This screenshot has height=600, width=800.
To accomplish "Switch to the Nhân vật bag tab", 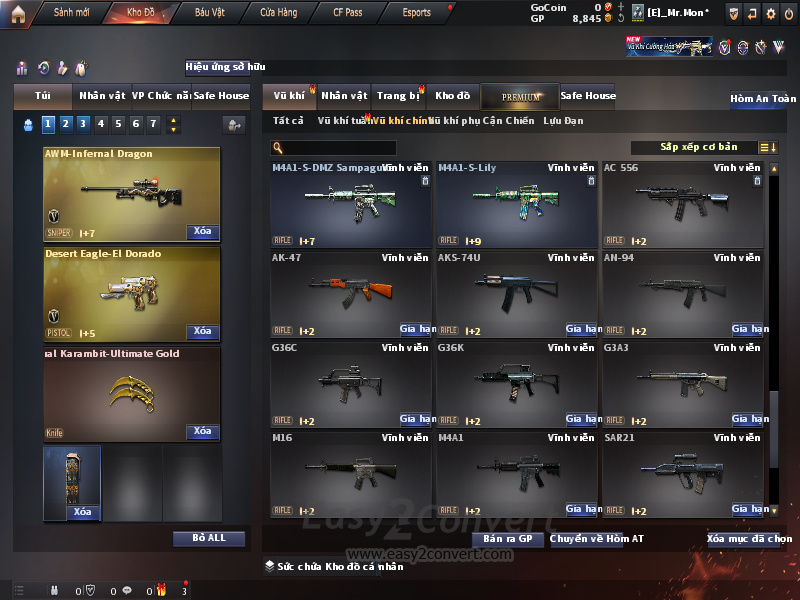I will pyautogui.click(x=102, y=96).
